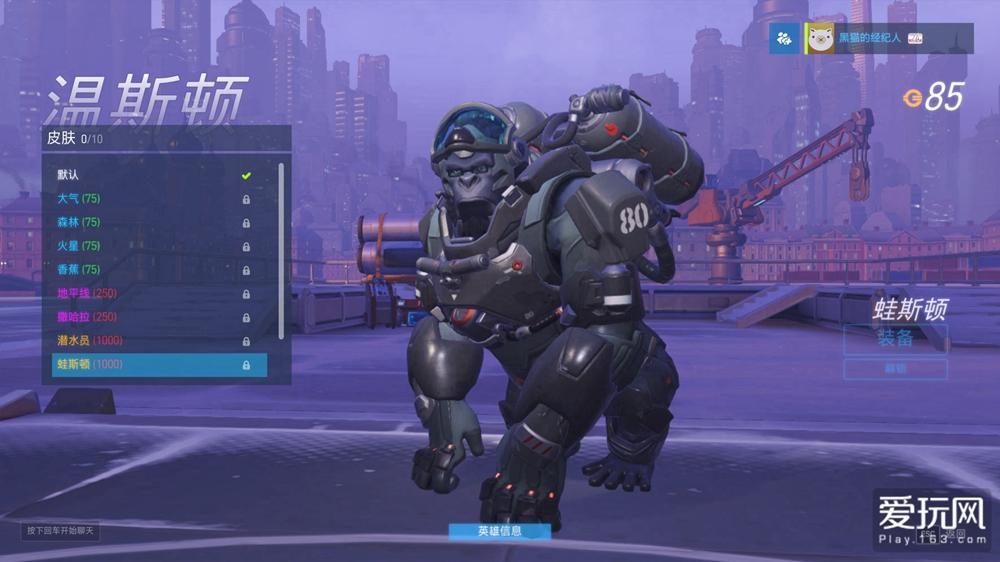
Task: Click the 装备 equip button
Action: (895, 338)
